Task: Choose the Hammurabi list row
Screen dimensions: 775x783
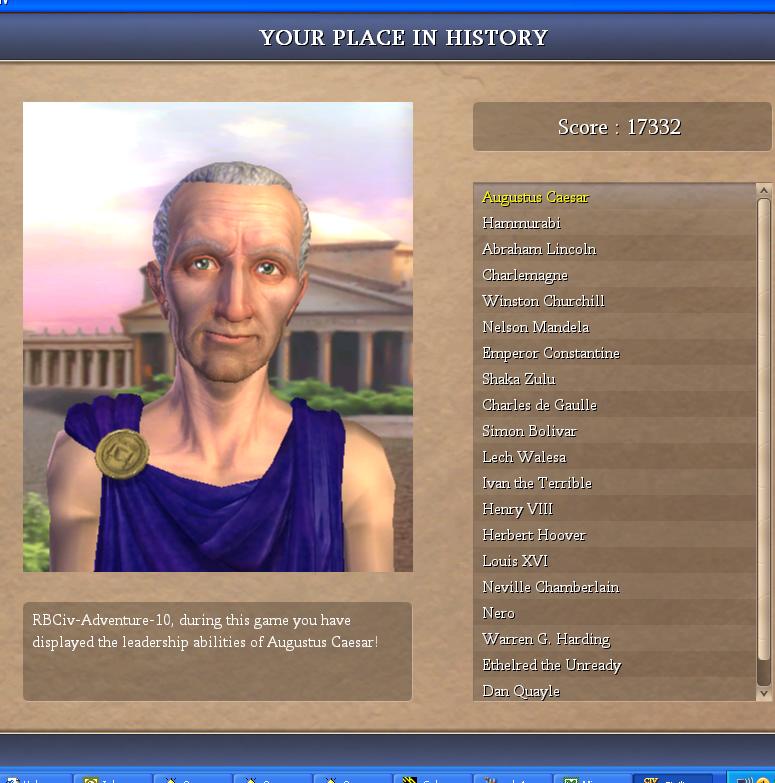Action: (521, 223)
